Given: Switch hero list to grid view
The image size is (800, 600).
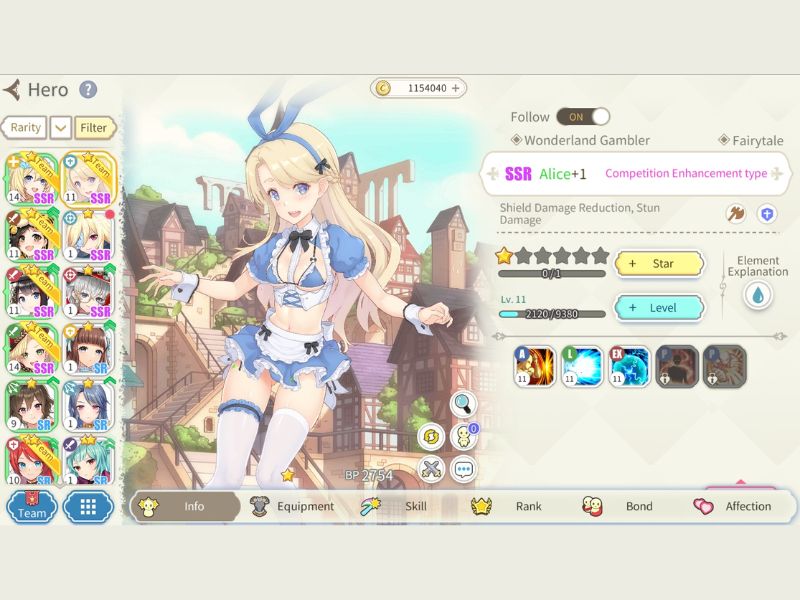Looking at the screenshot, I should [x=88, y=507].
